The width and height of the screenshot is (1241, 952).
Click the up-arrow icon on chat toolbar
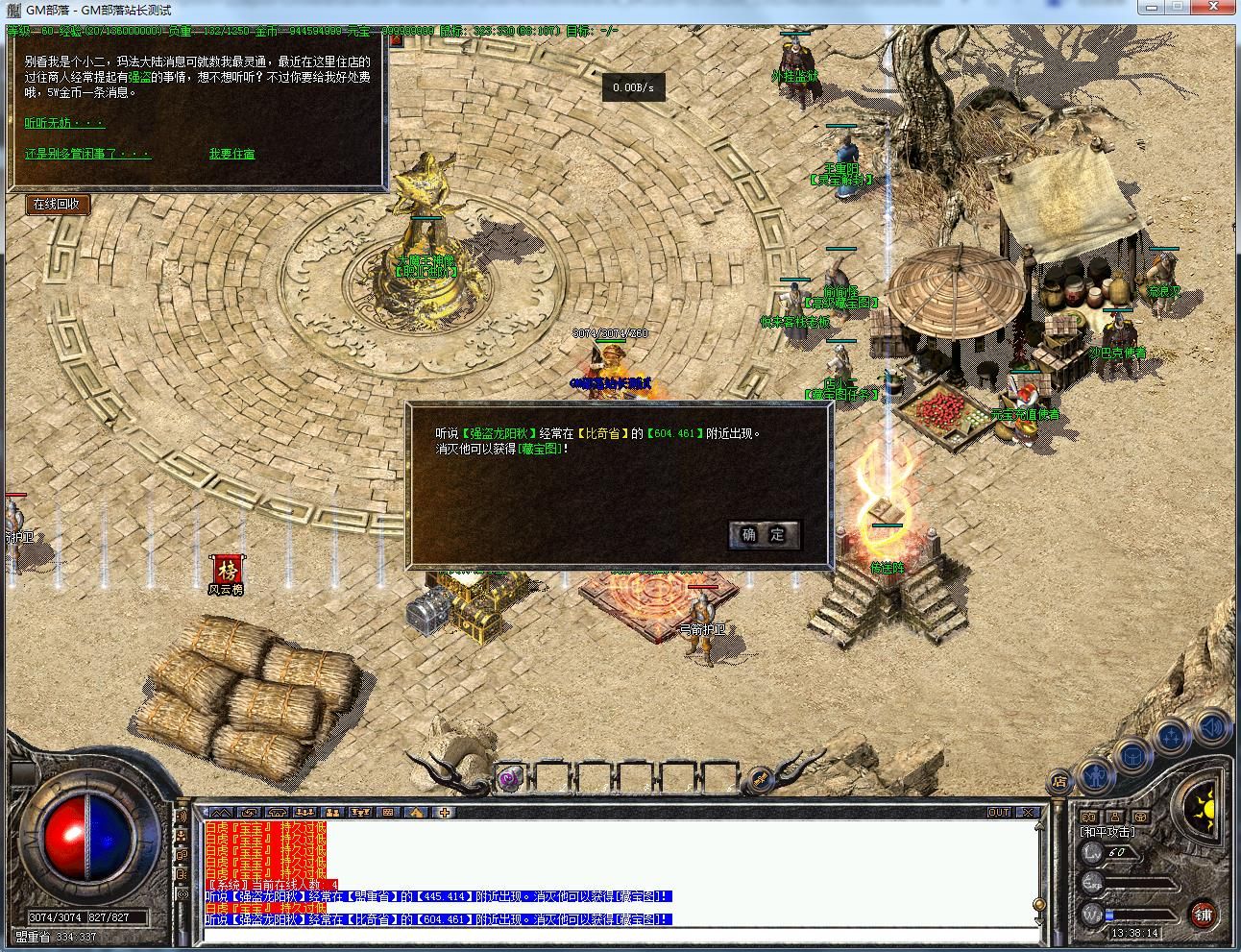415,813
